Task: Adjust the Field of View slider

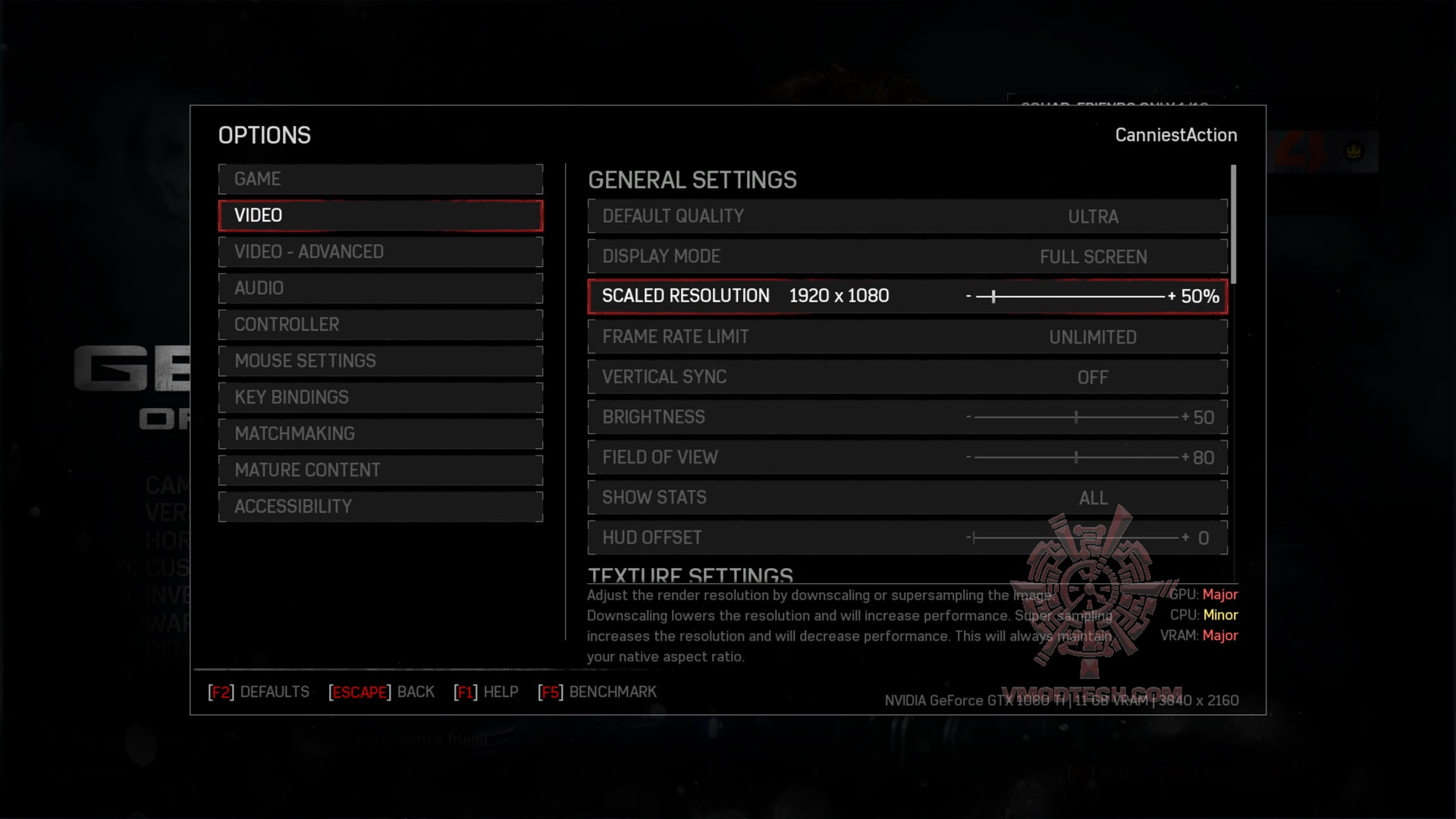Action: (x=1075, y=457)
